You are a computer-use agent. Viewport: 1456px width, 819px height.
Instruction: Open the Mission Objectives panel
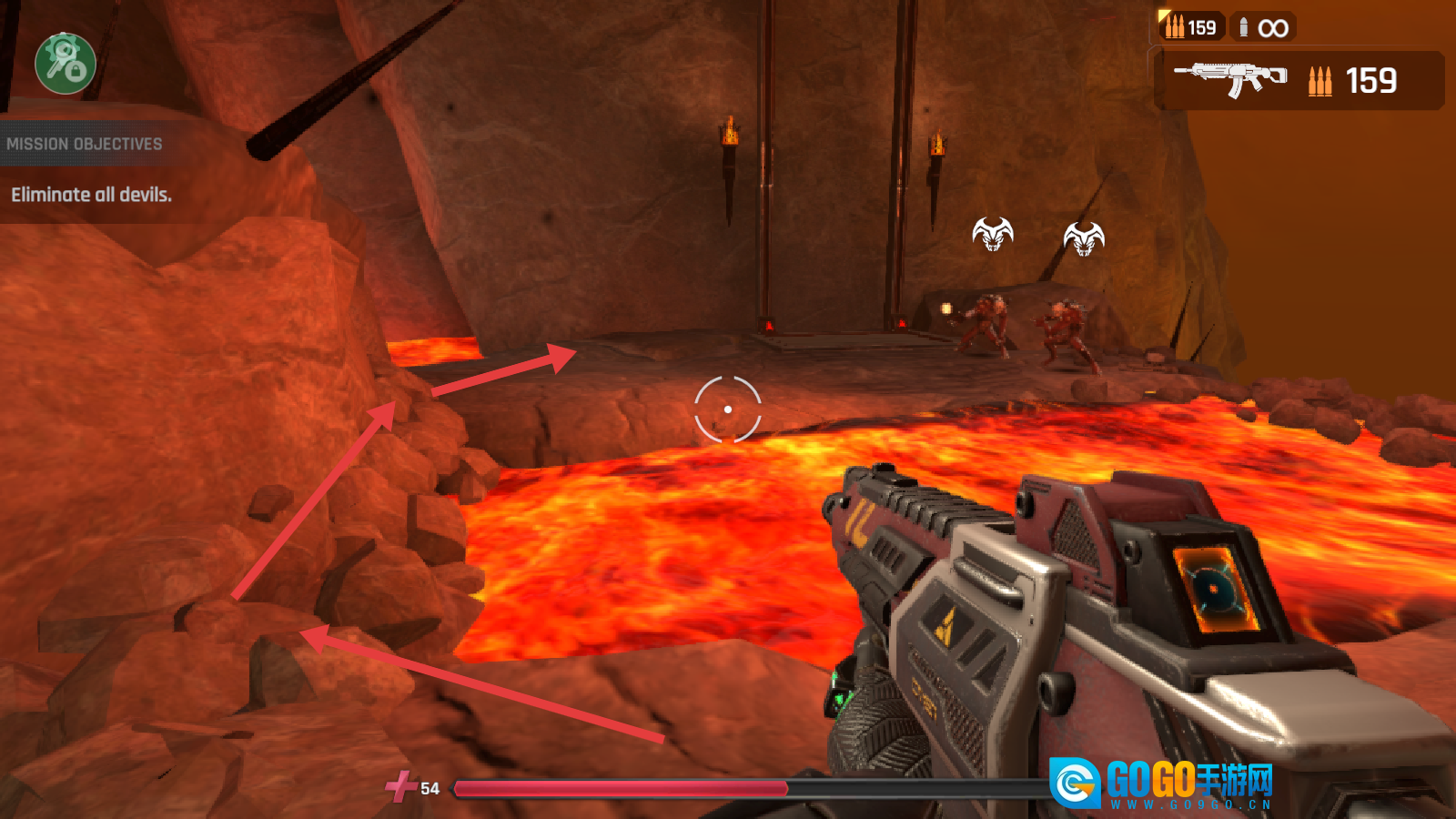85,144
